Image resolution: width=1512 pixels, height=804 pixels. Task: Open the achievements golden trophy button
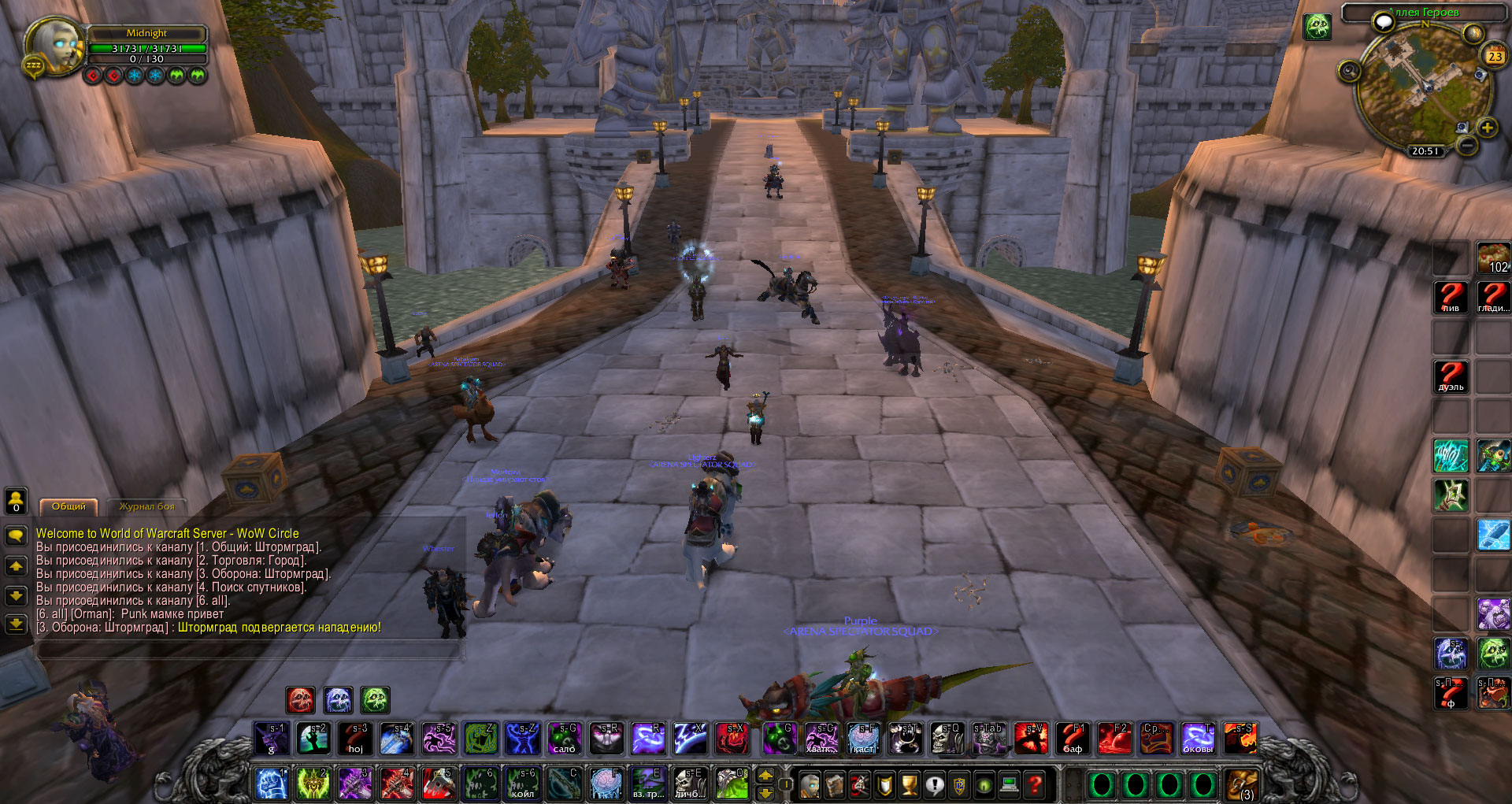click(x=910, y=784)
